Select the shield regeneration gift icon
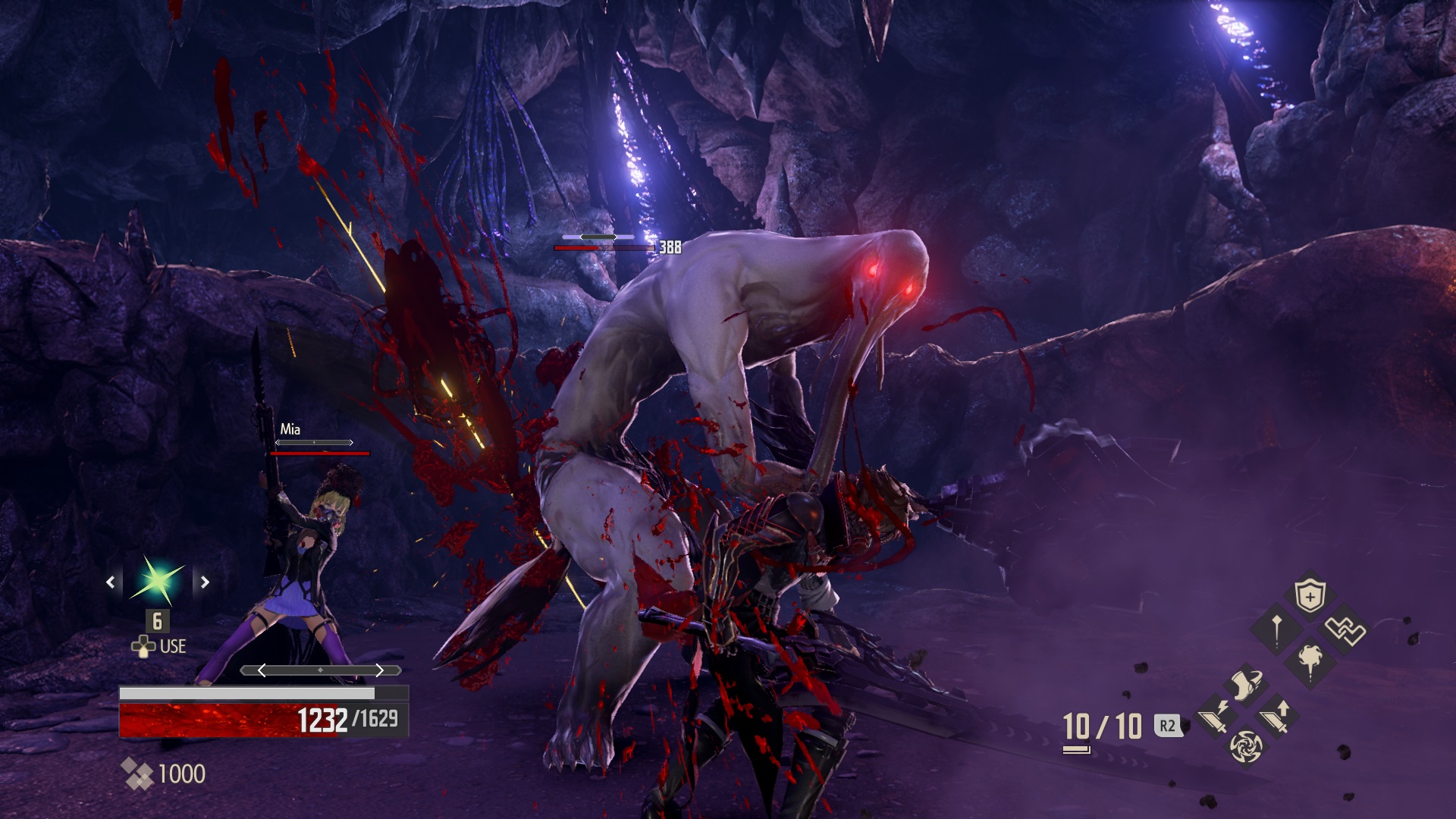 point(1310,595)
